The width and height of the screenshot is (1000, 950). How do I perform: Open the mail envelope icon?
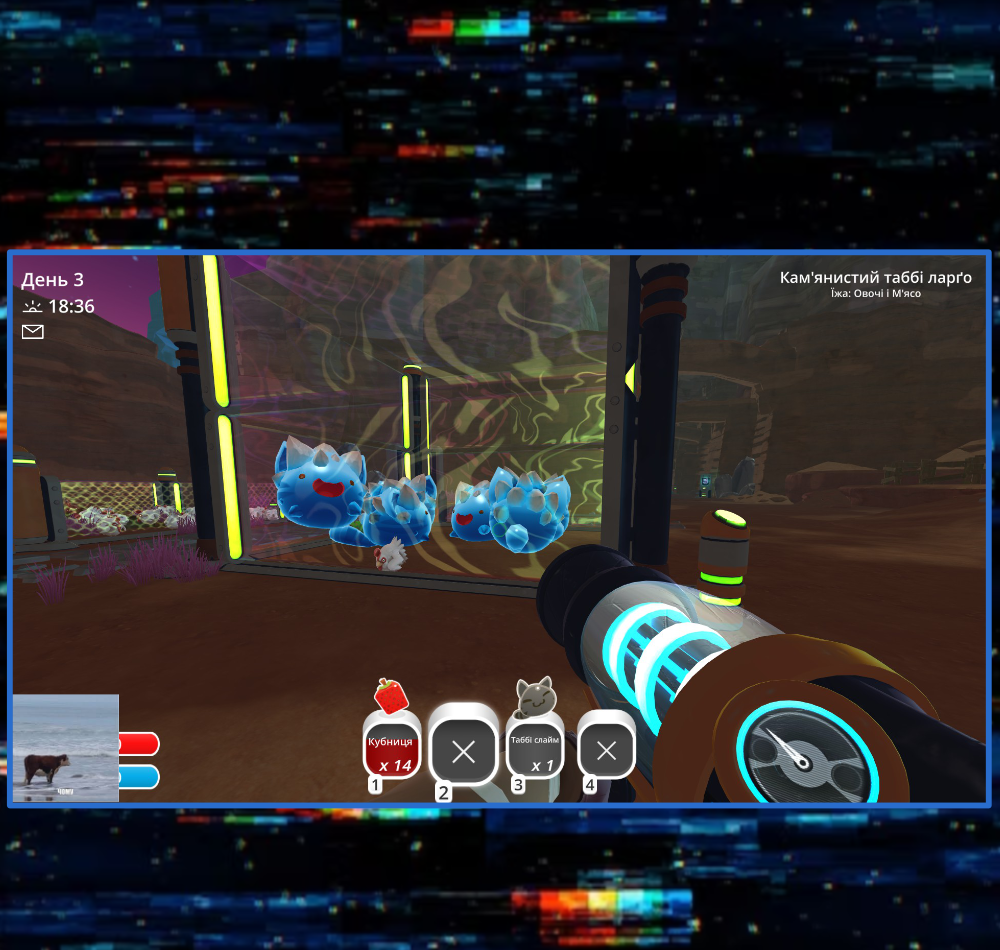tap(33, 332)
